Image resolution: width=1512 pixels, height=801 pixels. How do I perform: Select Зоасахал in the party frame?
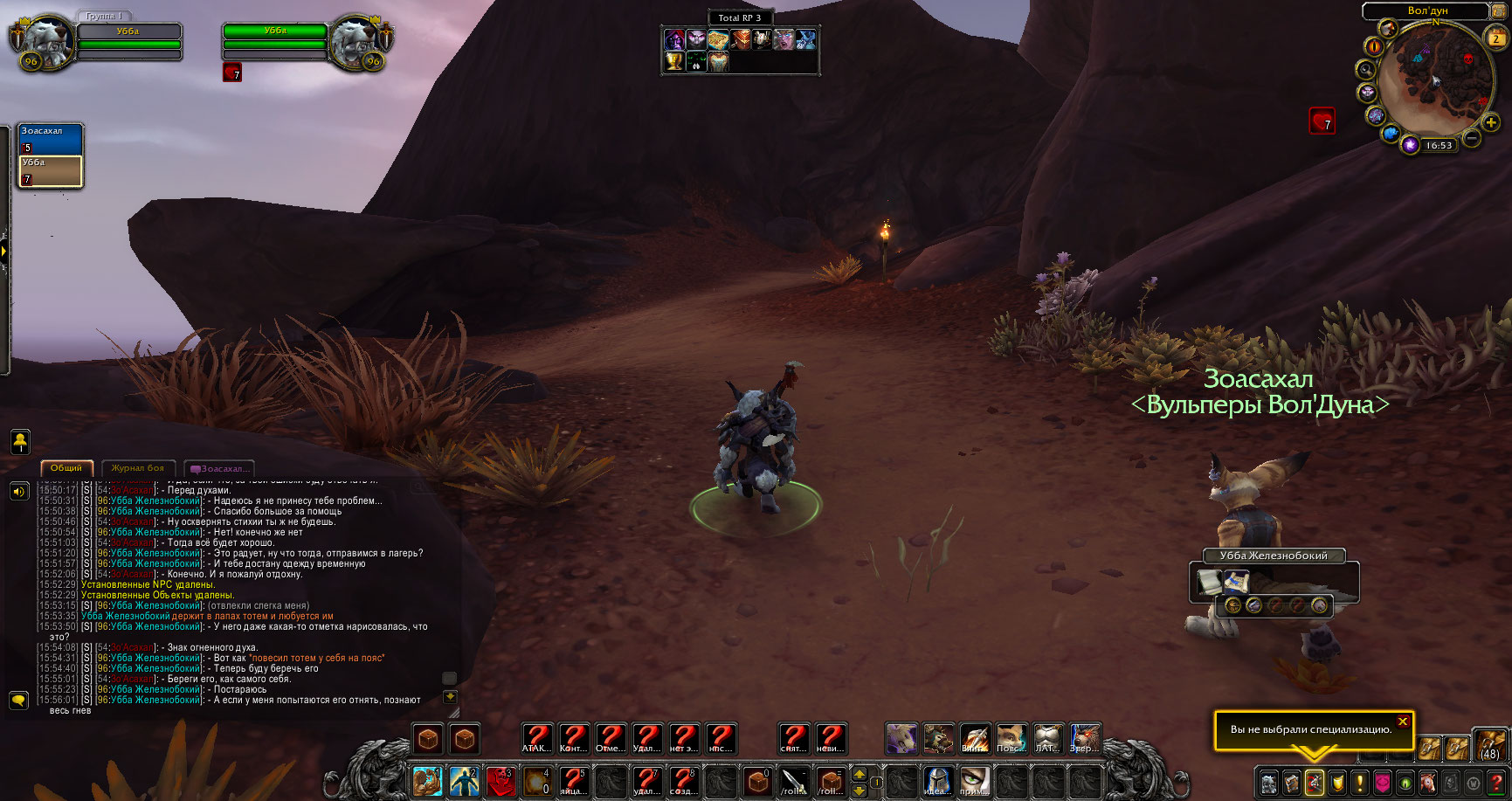tap(51, 140)
